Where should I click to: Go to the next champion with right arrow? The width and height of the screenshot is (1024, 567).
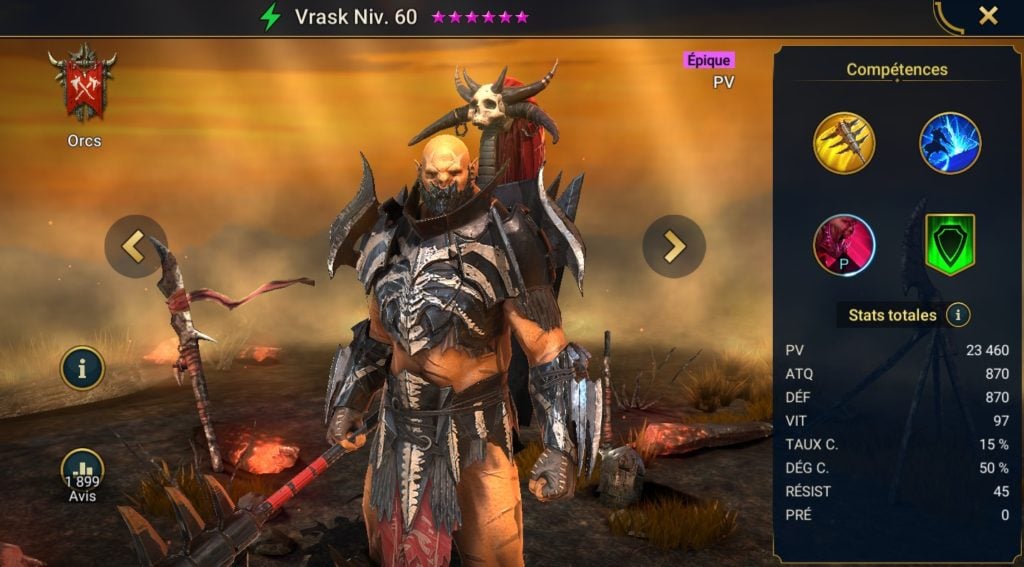pos(674,246)
